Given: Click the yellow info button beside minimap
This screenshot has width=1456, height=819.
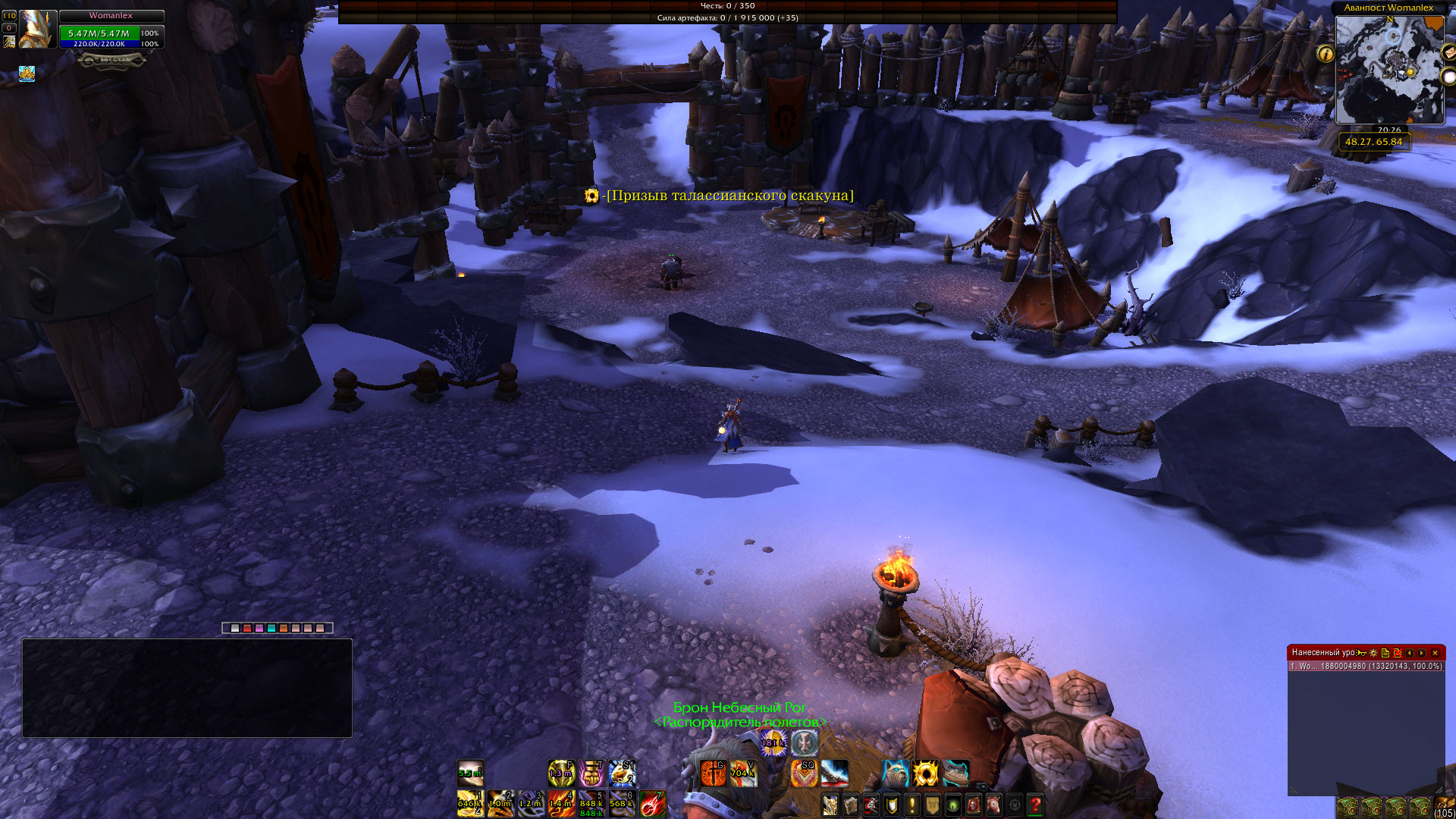Looking at the screenshot, I should tap(1326, 54).
